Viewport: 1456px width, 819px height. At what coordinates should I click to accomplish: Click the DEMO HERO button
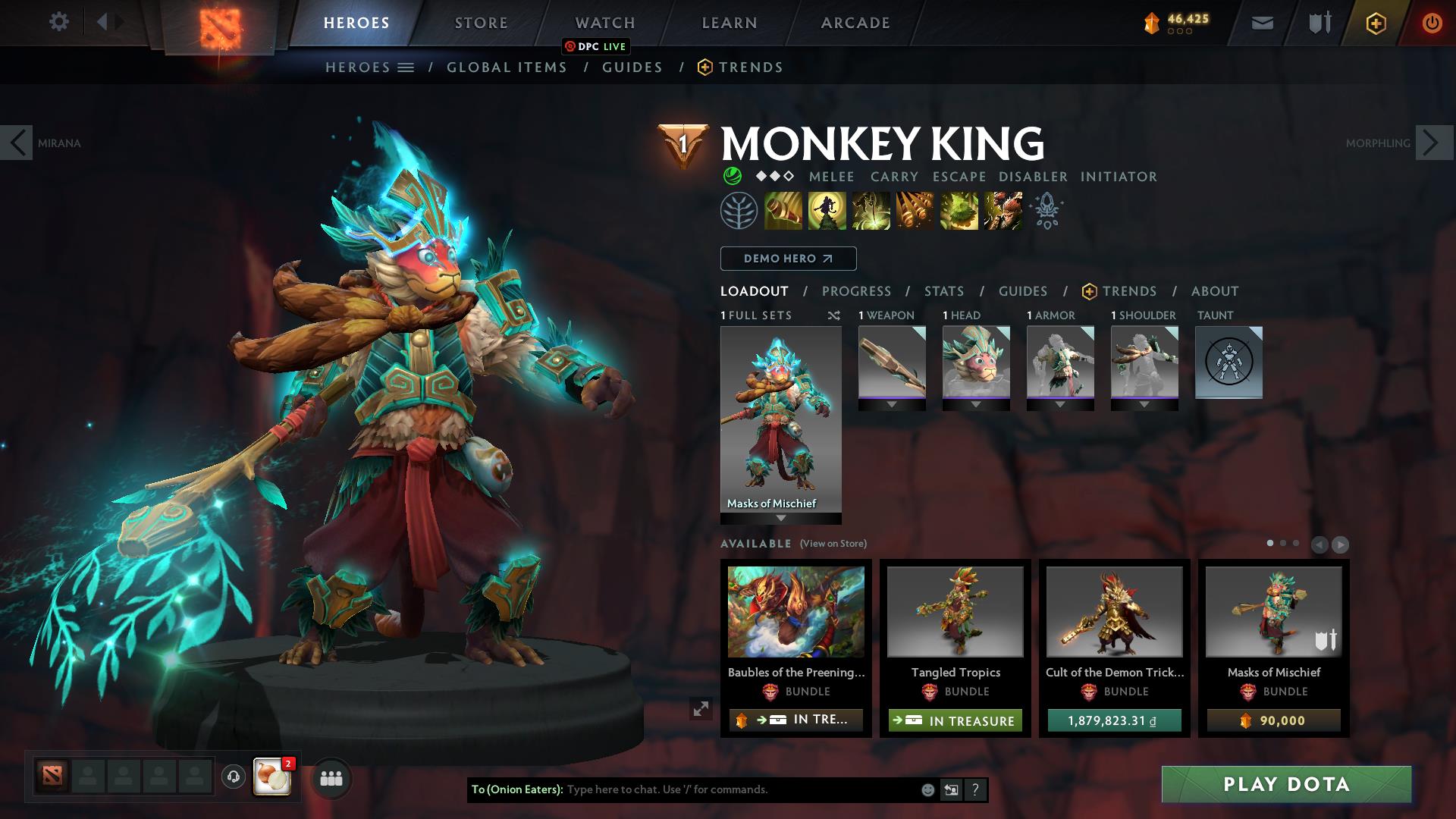click(787, 258)
